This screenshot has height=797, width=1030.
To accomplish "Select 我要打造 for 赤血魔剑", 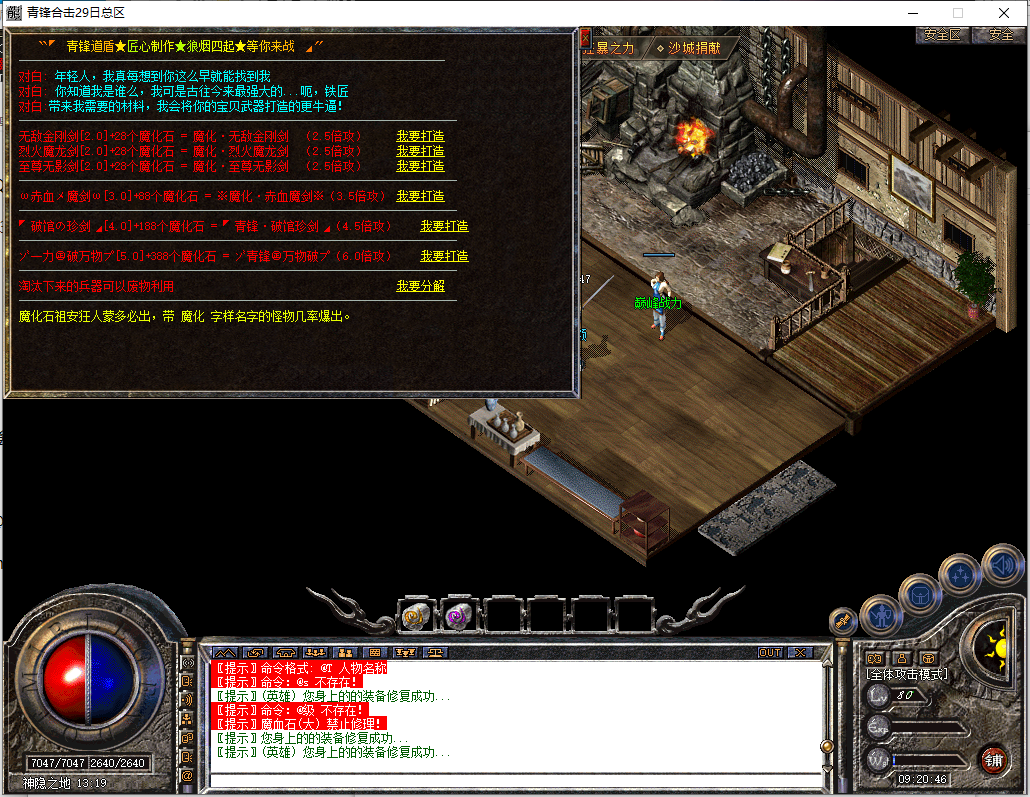I will pyautogui.click(x=420, y=196).
